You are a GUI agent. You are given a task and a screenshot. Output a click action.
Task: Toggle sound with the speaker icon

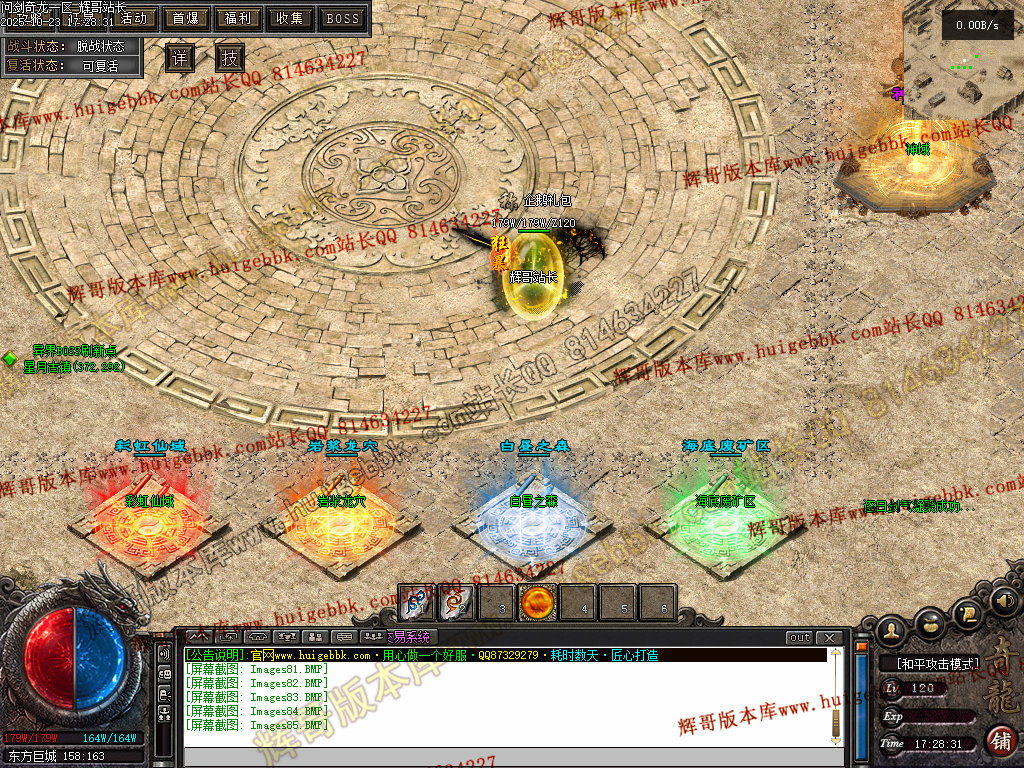1003,602
